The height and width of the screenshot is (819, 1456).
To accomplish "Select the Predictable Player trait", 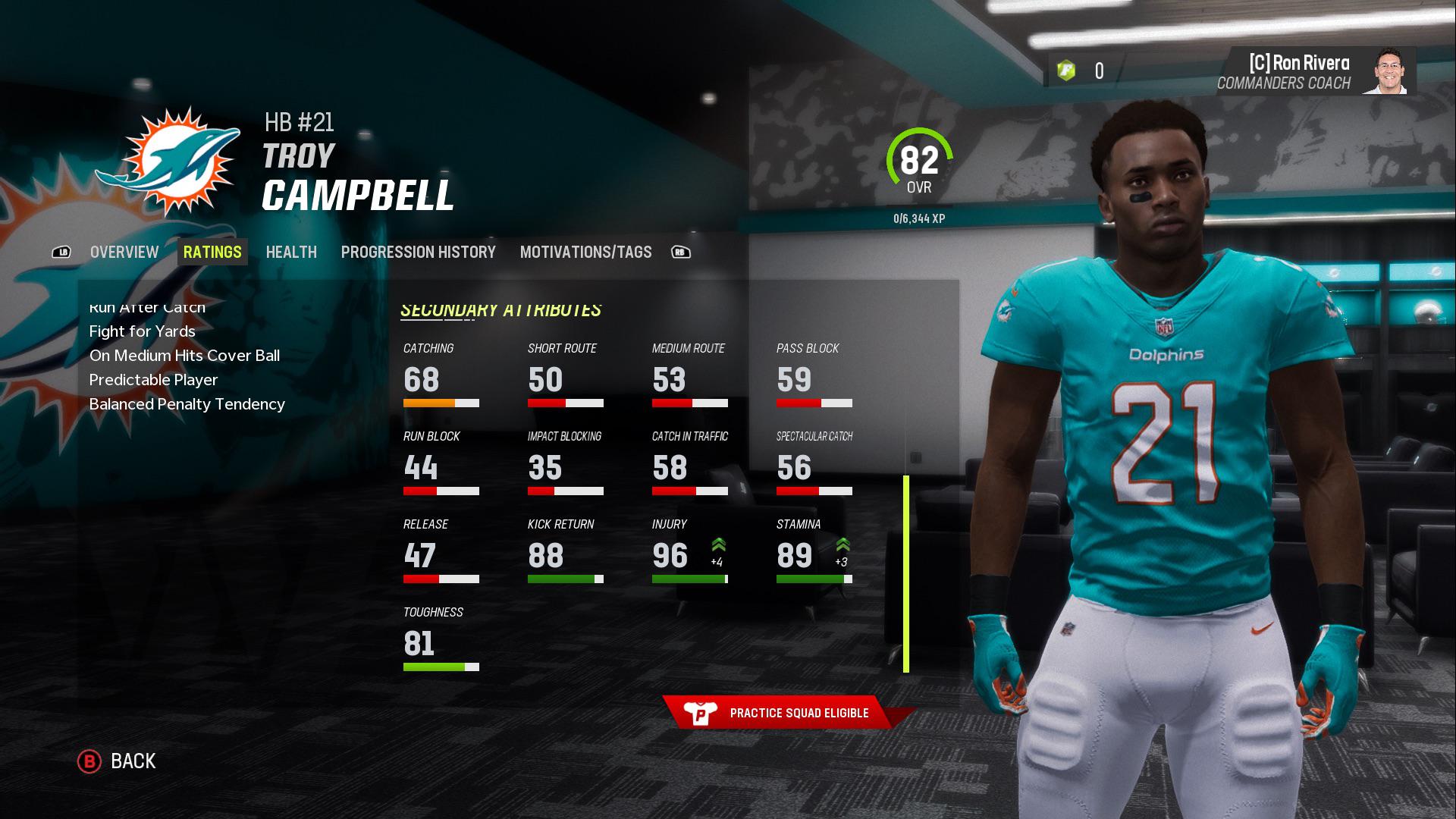I will [x=153, y=380].
